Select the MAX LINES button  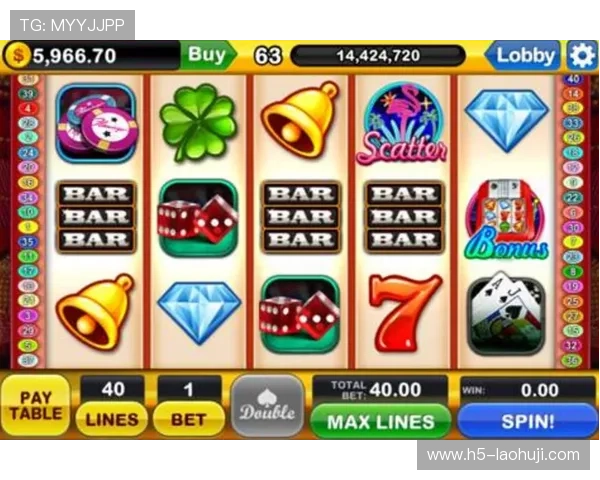(380, 421)
